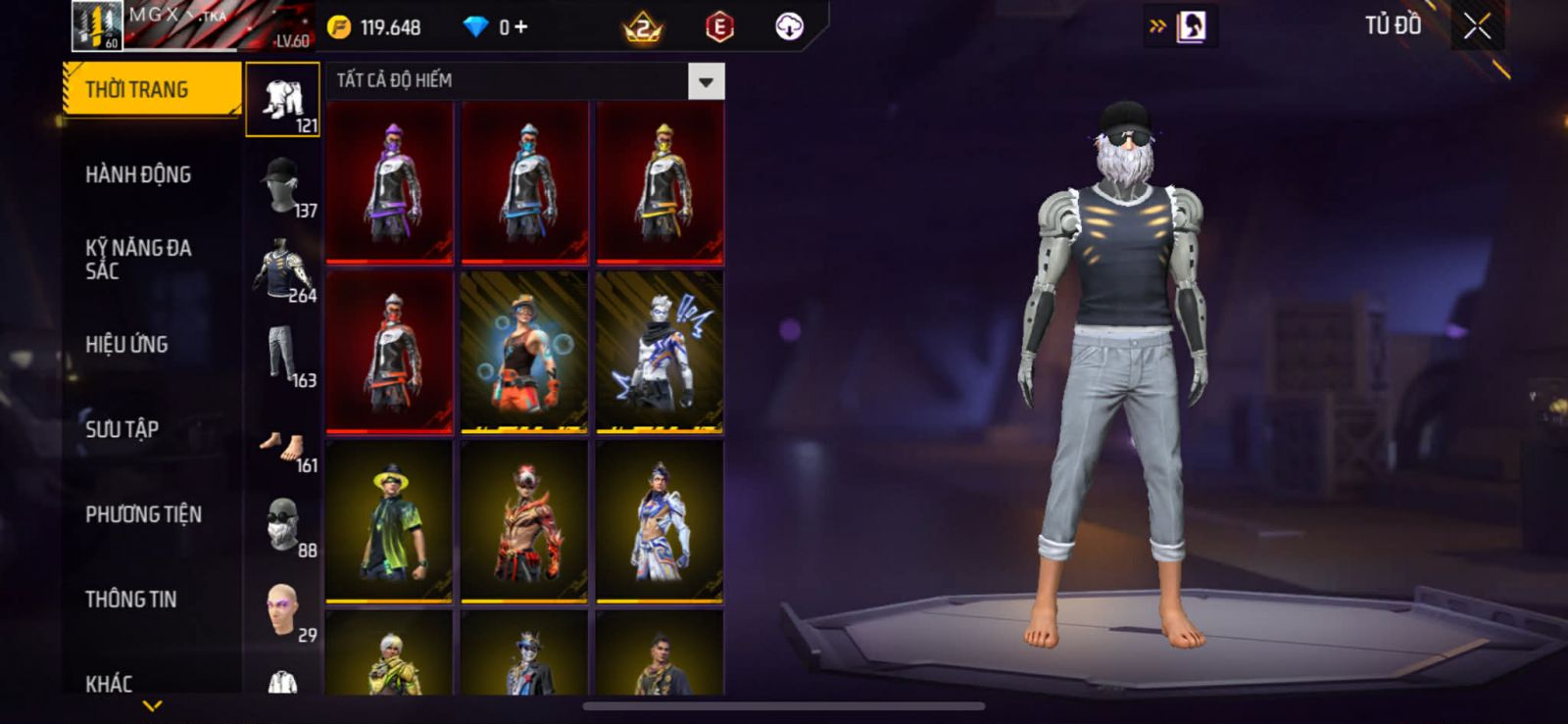Switch to the PHƯƠNG TIỆN tab
The height and width of the screenshot is (724, 1568).
143,514
